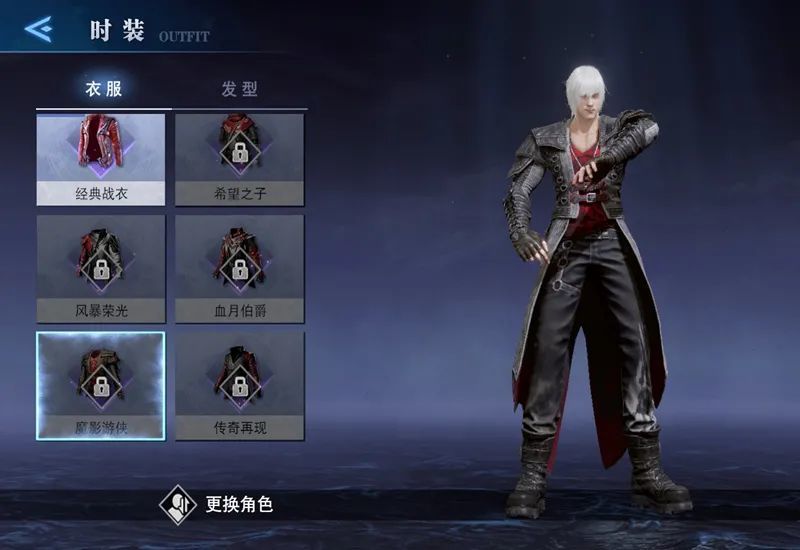Select the 经典战衣 red jacket outfit
This screenshot has width=800, height=550.
click(101, 158)
